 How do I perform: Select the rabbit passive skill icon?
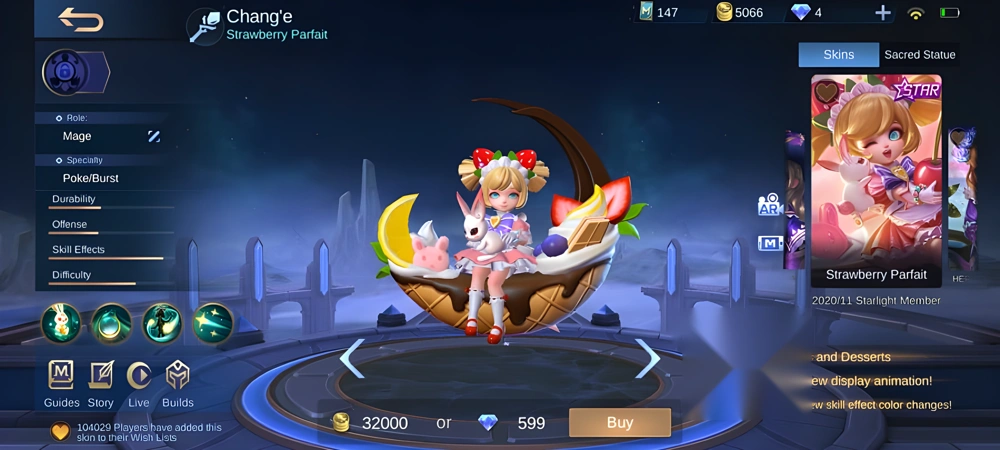coord(61,323)
